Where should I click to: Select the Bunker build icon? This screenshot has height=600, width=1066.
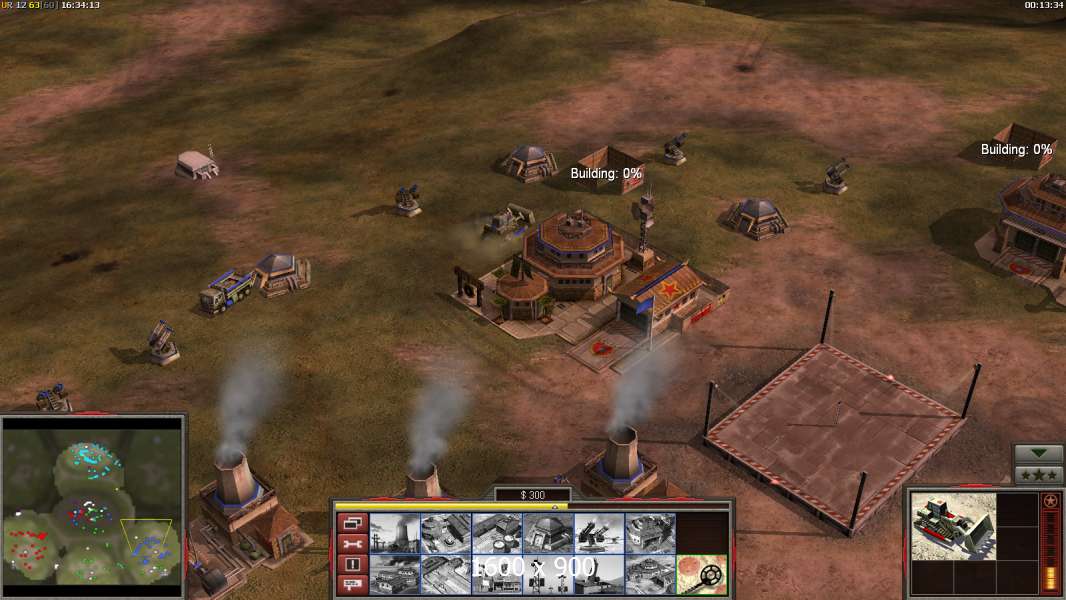pos(547,533)
